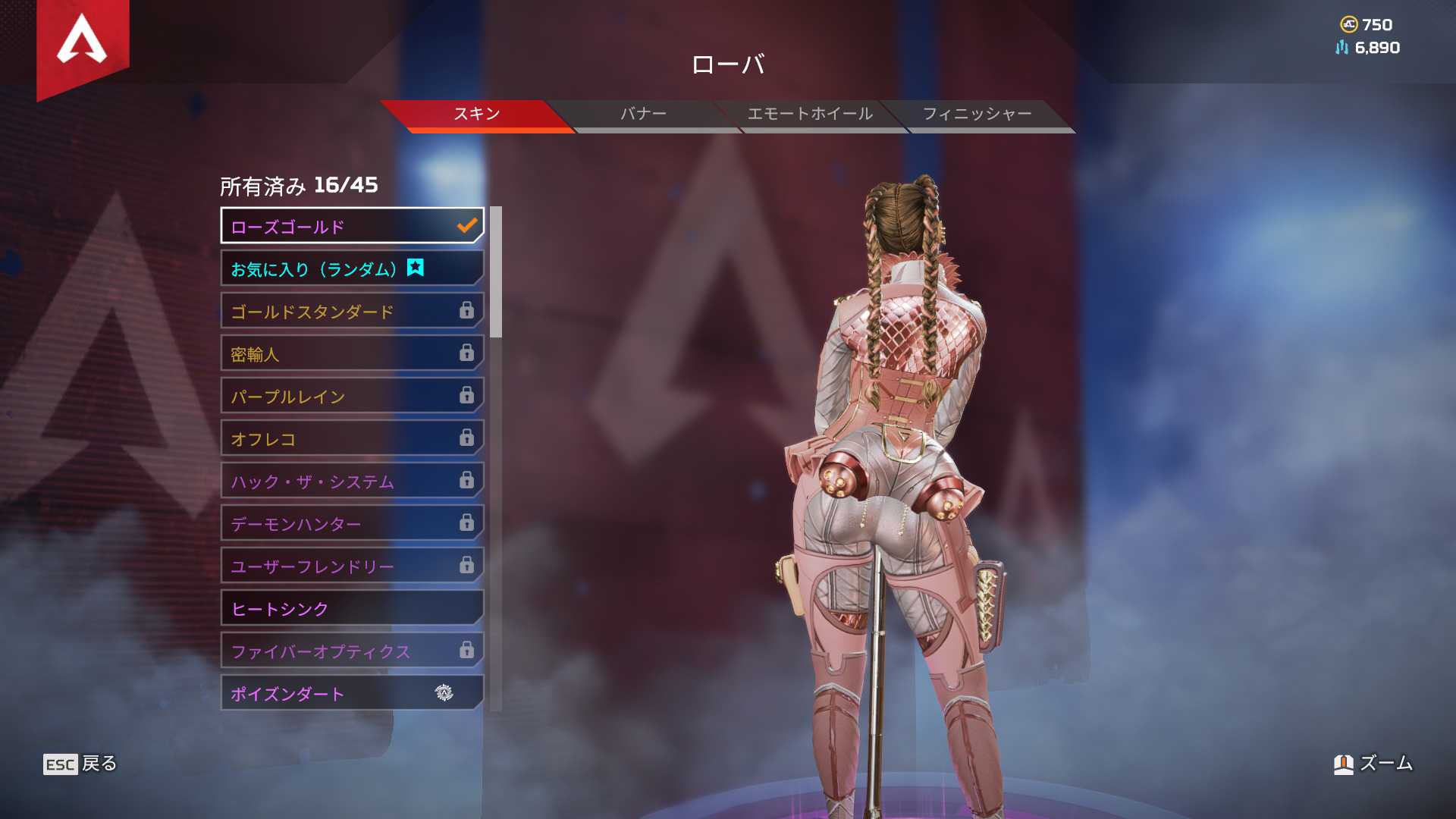
Task: Select the ローズゴールド skin
Action: 352,226
